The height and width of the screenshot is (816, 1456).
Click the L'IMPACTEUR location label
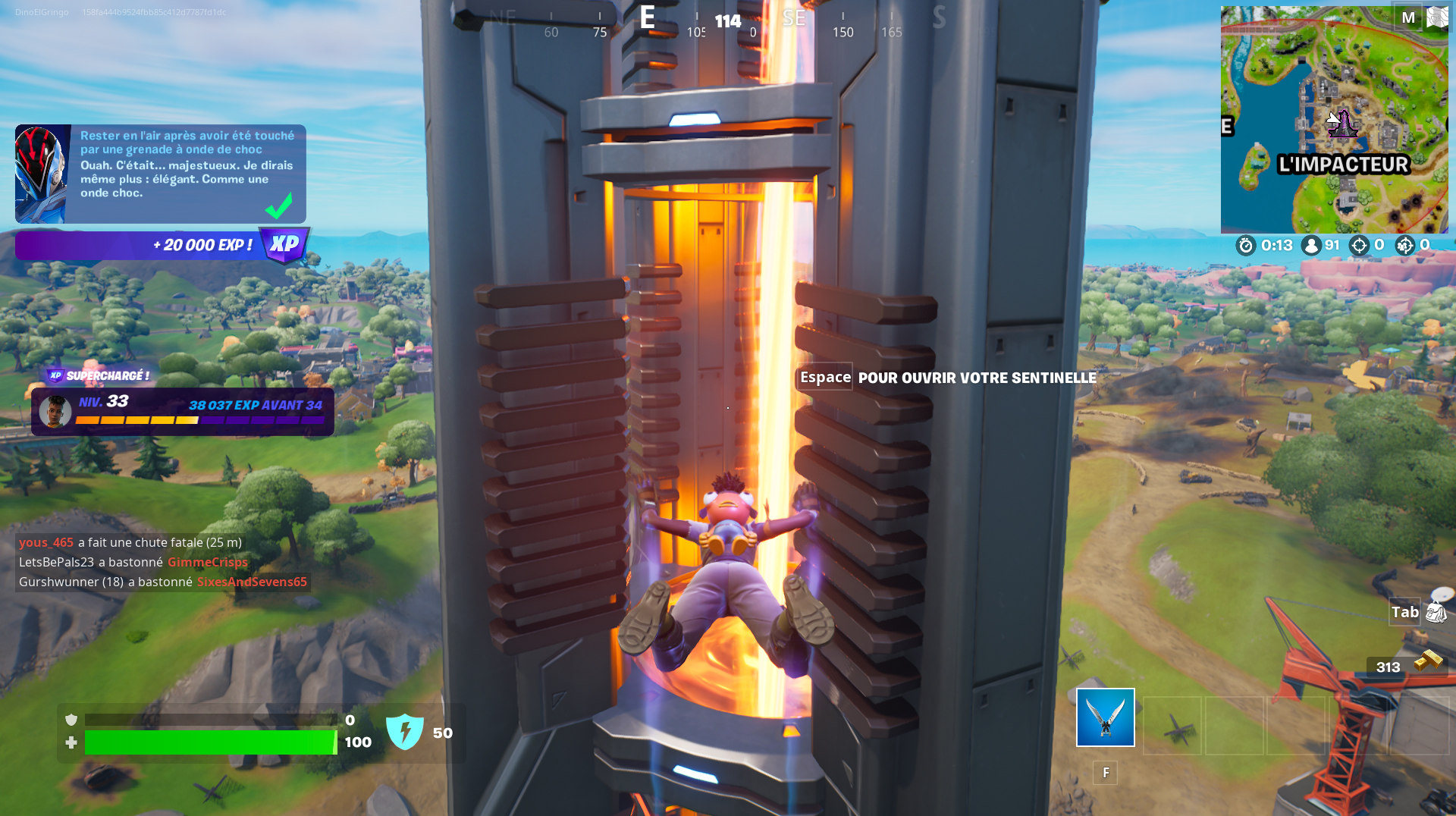coord(1342,163)
